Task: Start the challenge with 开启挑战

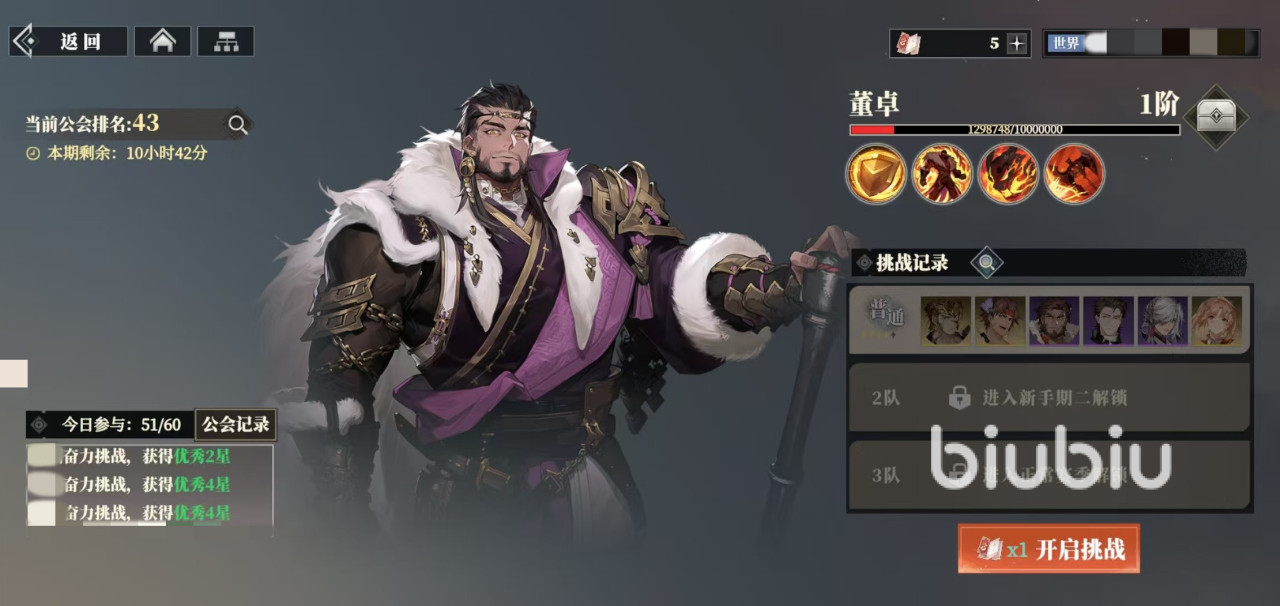Action: pos(1048,549)
